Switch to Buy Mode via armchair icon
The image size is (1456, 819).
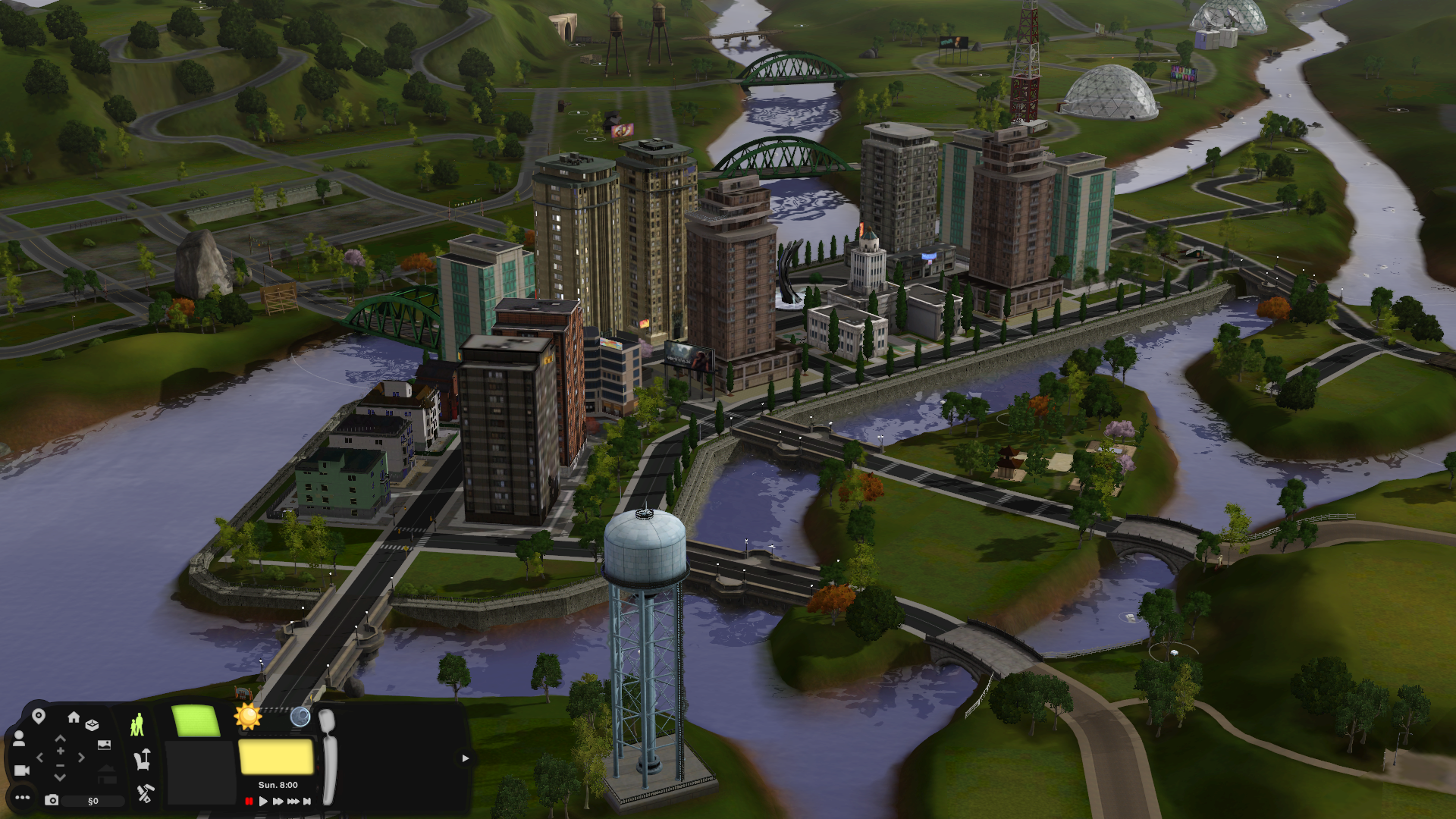click(x=143, y=761)
